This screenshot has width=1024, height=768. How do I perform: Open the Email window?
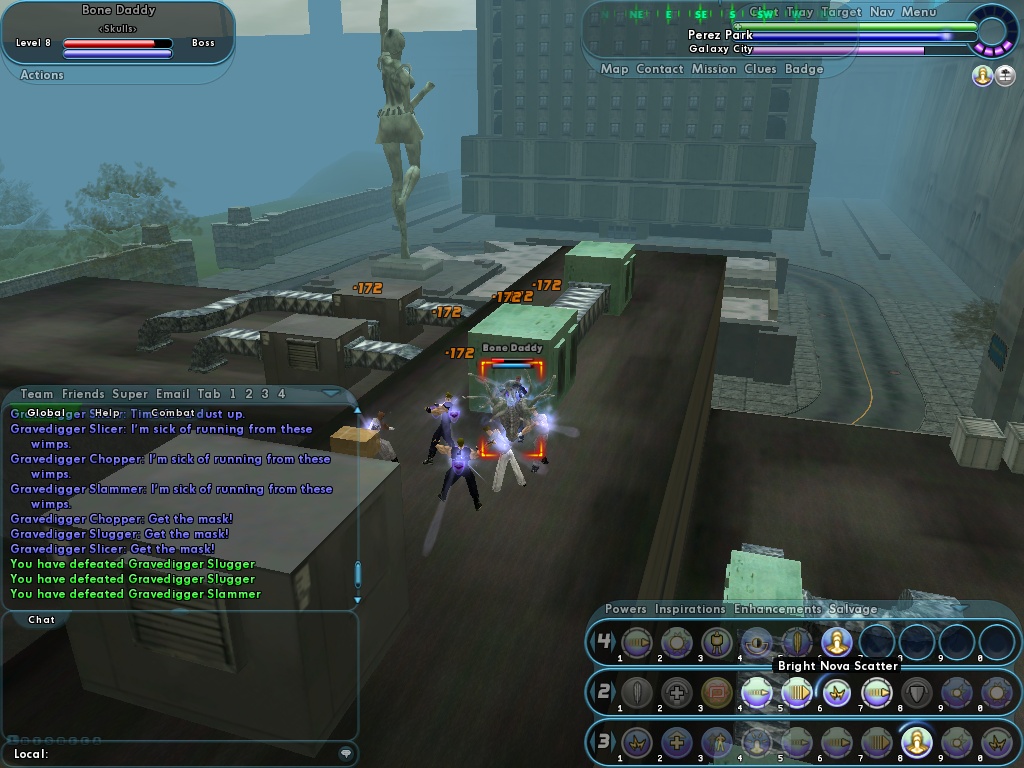click(173, 394)
